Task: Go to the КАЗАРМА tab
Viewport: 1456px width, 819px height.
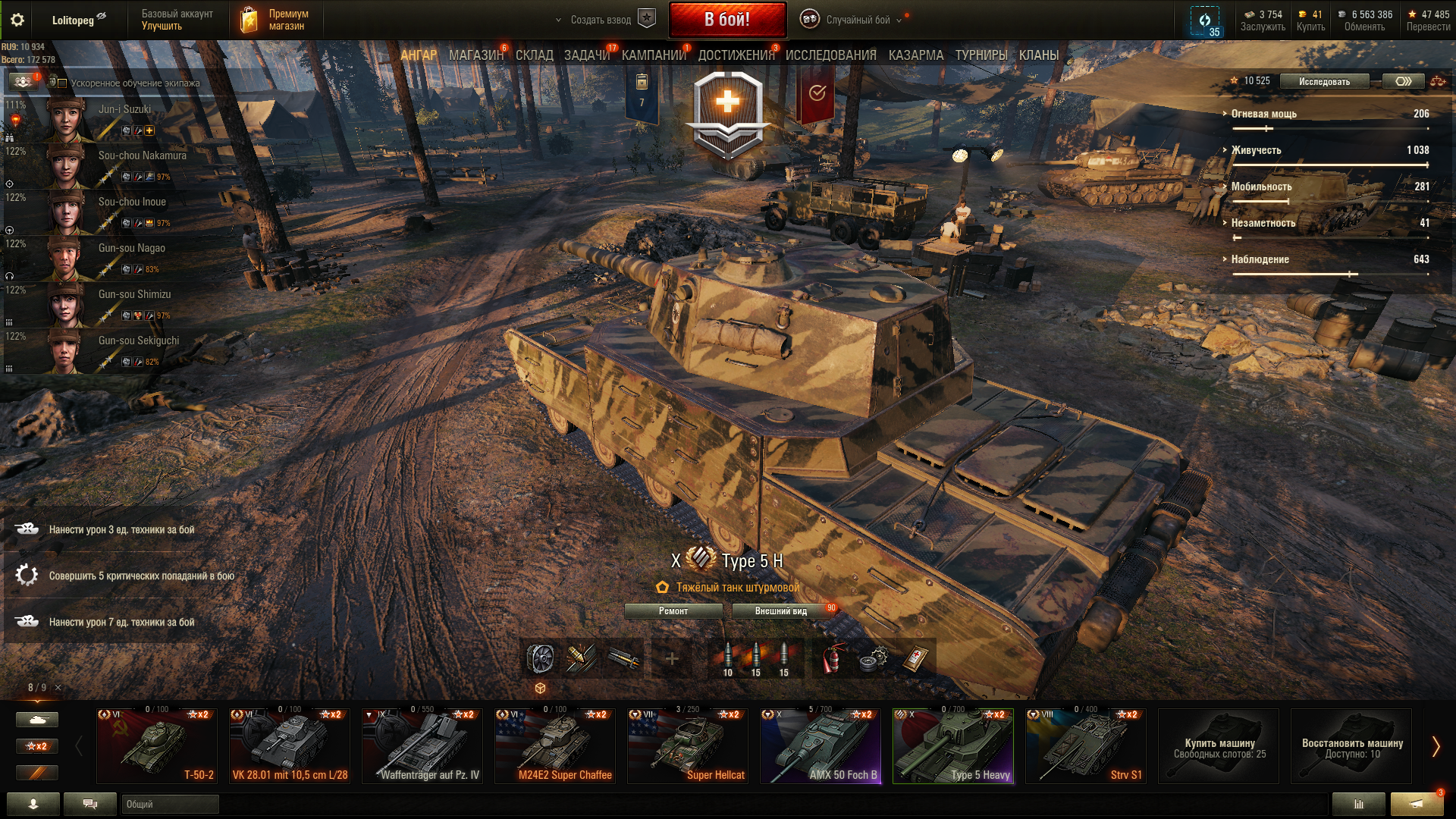Action: tap(915, 55)
